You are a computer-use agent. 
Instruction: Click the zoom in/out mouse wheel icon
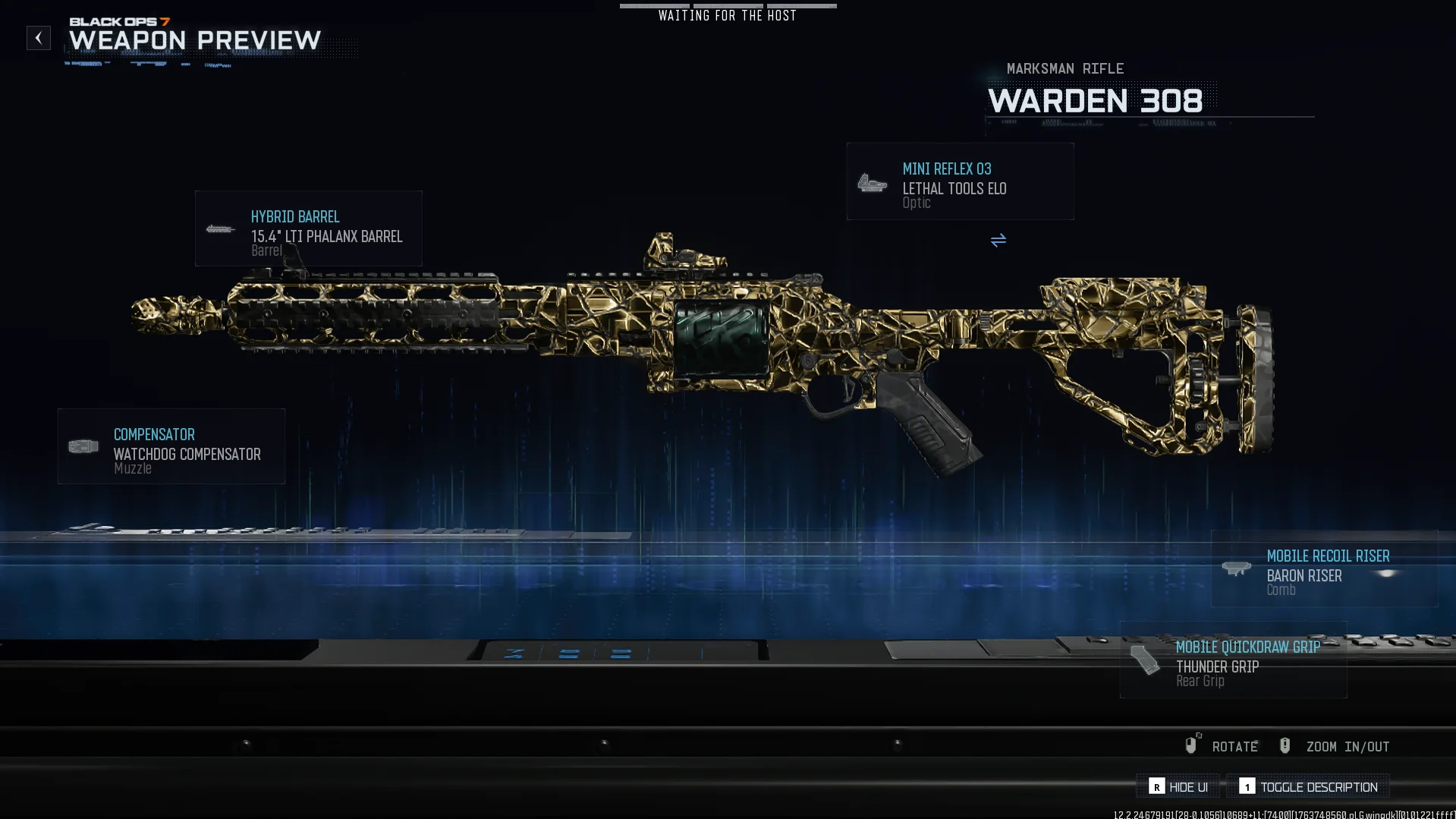coord(1285,745)
